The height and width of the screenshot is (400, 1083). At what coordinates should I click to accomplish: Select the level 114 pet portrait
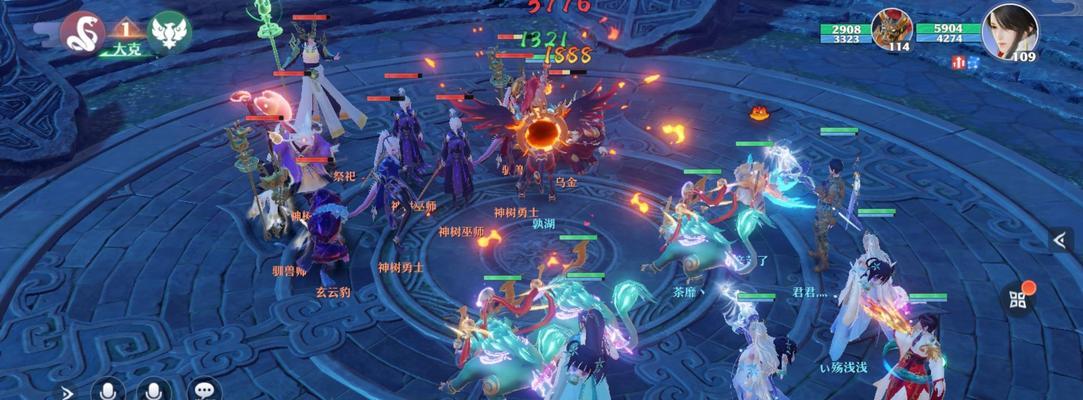click(890, 29)
